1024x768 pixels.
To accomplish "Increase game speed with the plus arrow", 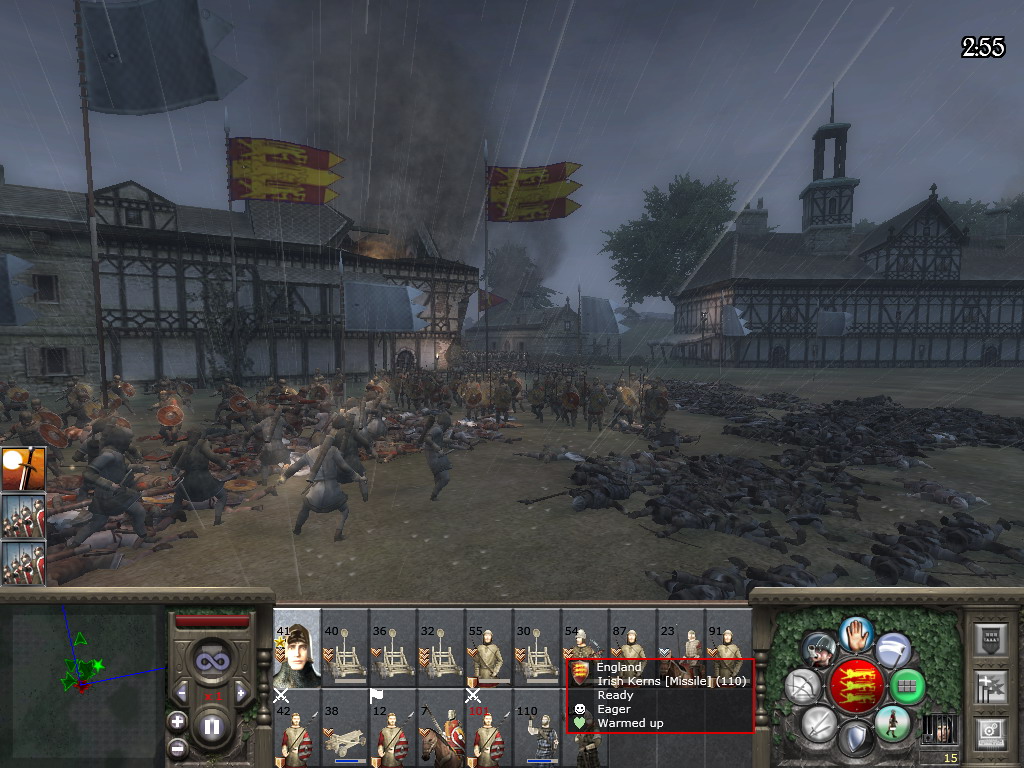I will point(241,692).
